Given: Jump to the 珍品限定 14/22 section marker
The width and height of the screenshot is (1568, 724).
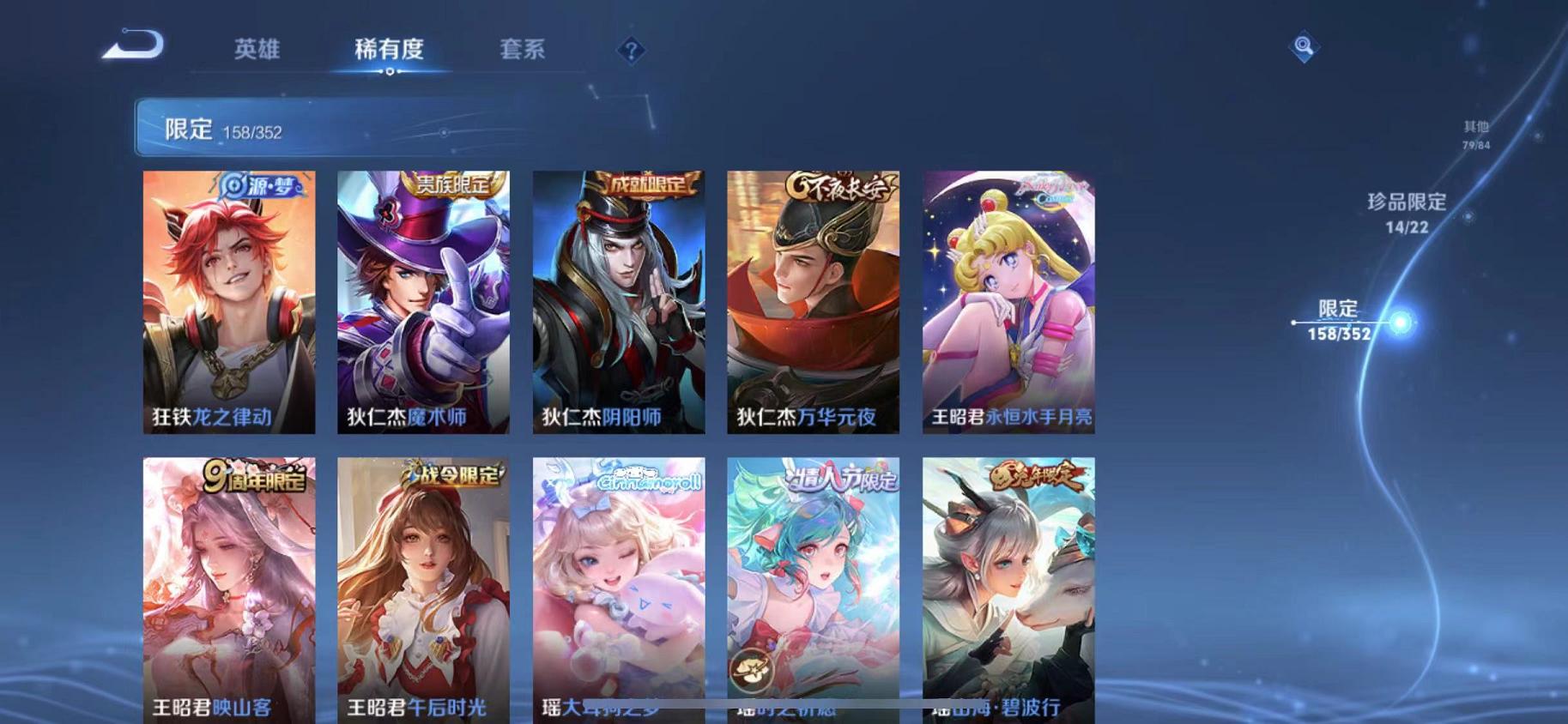Looking at the screenshot, I should (1406, 214).
